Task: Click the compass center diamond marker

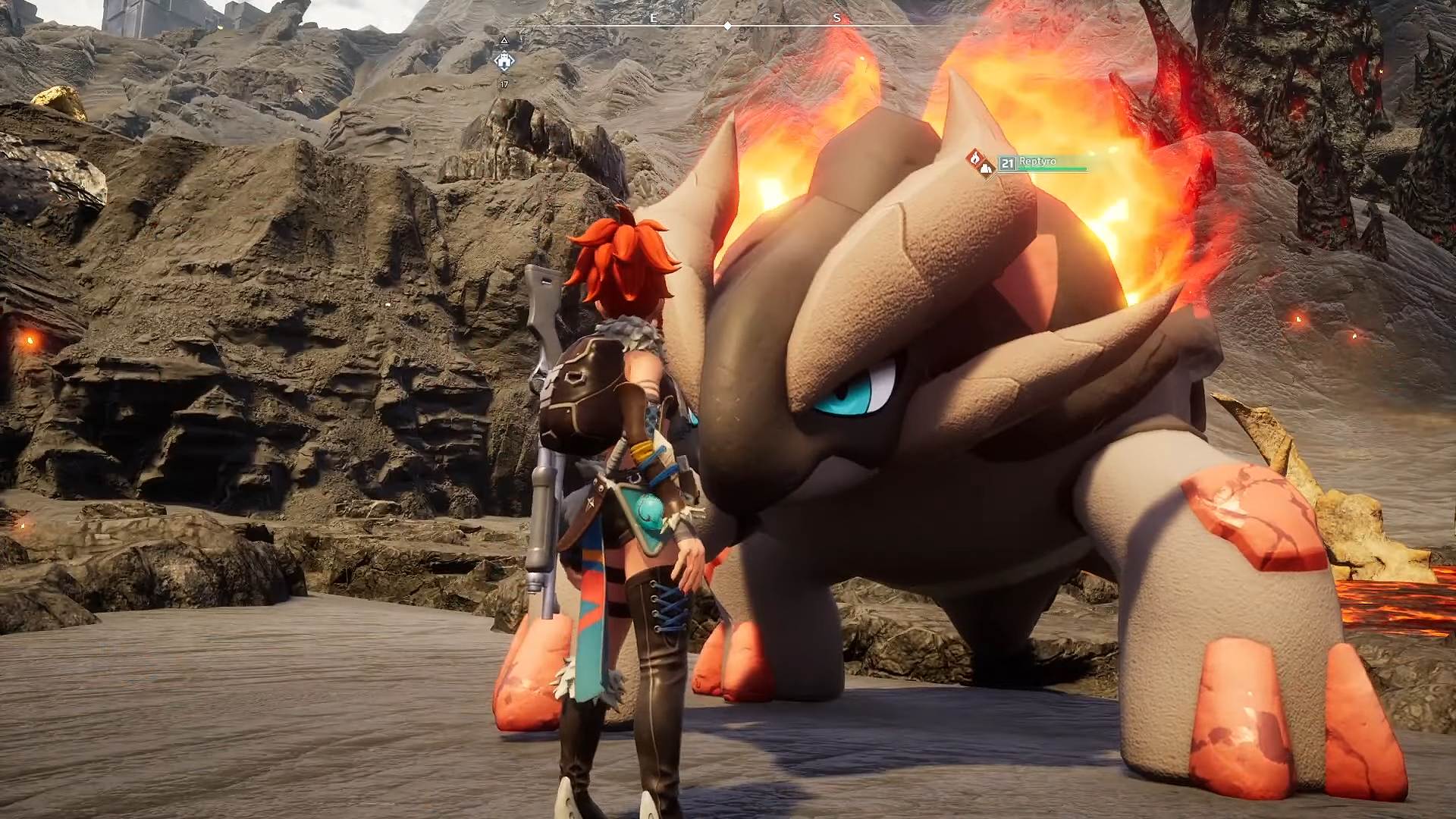Action: click(x=727, y=26)
